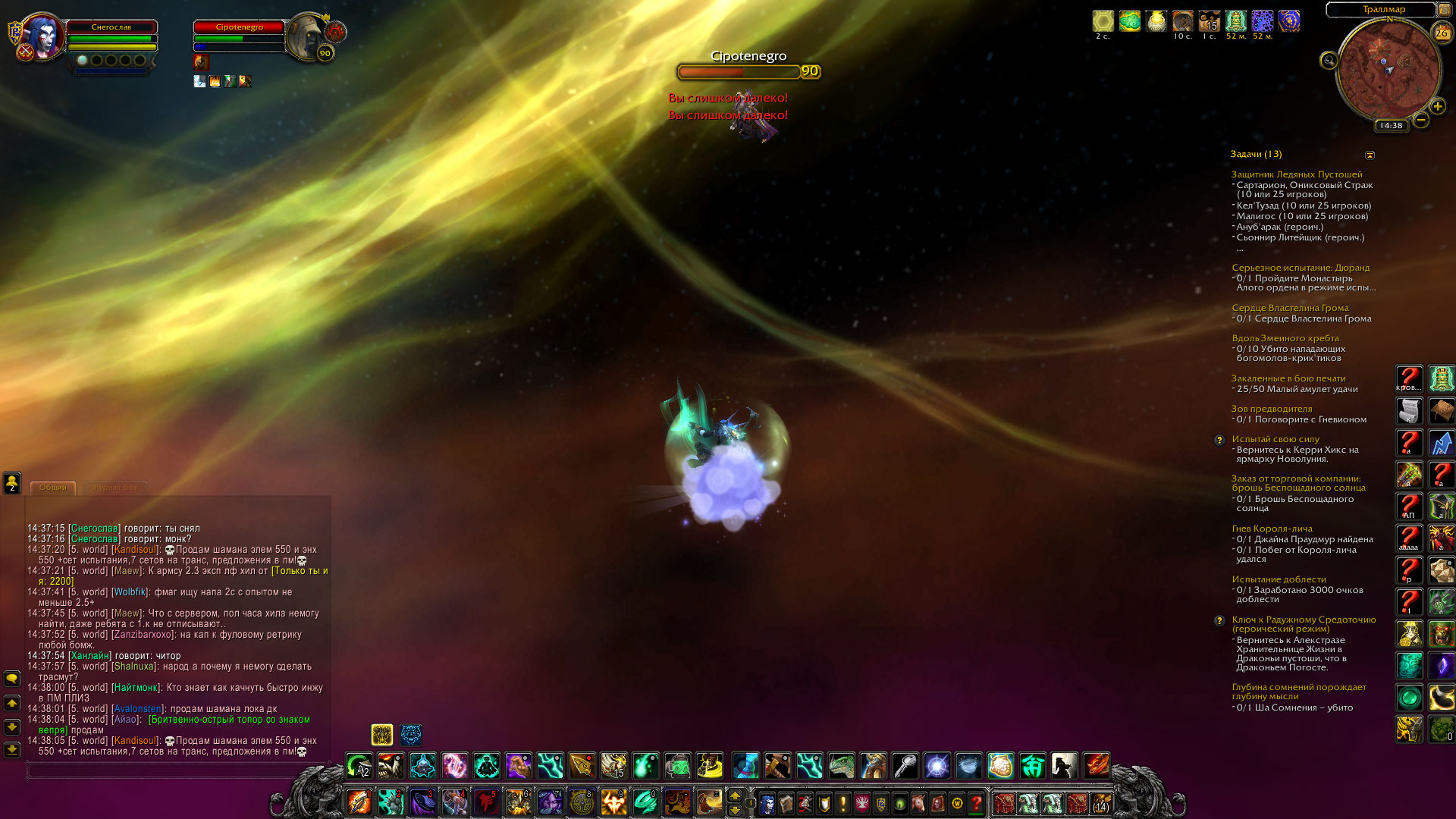Use the ability in action slot 1
This screenshot has width=1456, height=819.
click(x=359, y=802)
